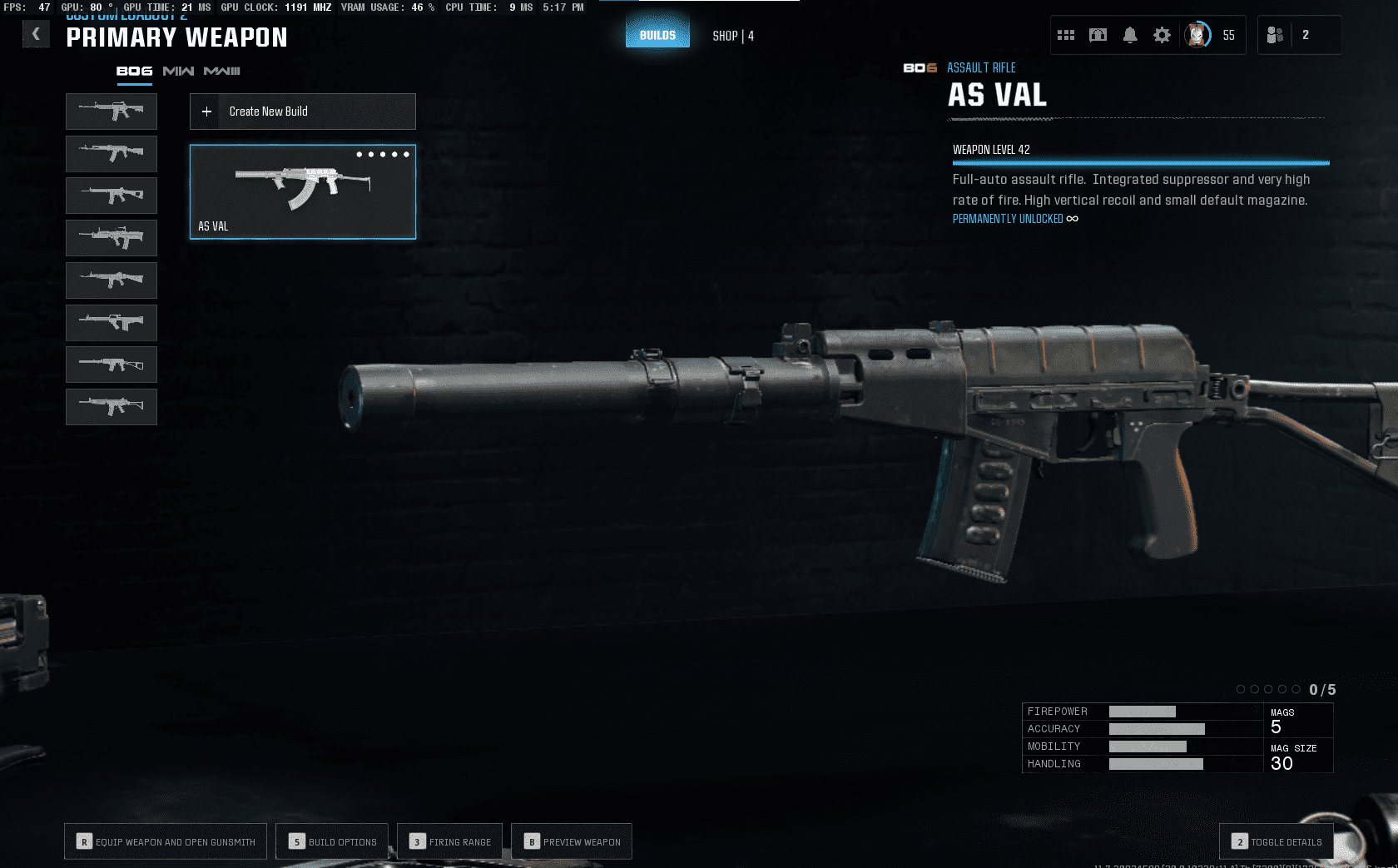Open the Shop tab
This screenshot has width=1398, height=868.
coord(733,36)
